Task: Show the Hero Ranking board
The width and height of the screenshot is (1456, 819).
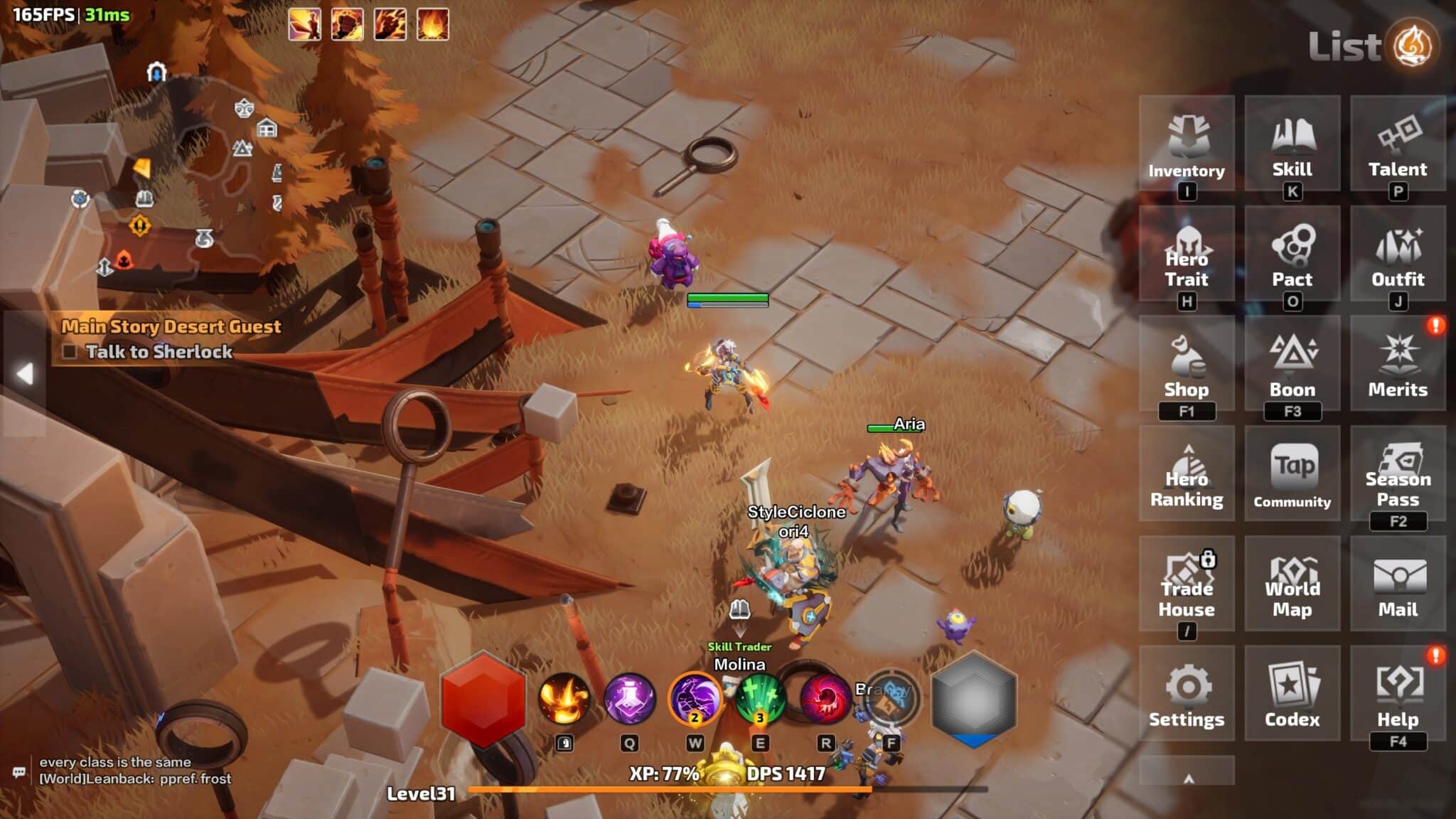Action: [x=1187, y=475]
